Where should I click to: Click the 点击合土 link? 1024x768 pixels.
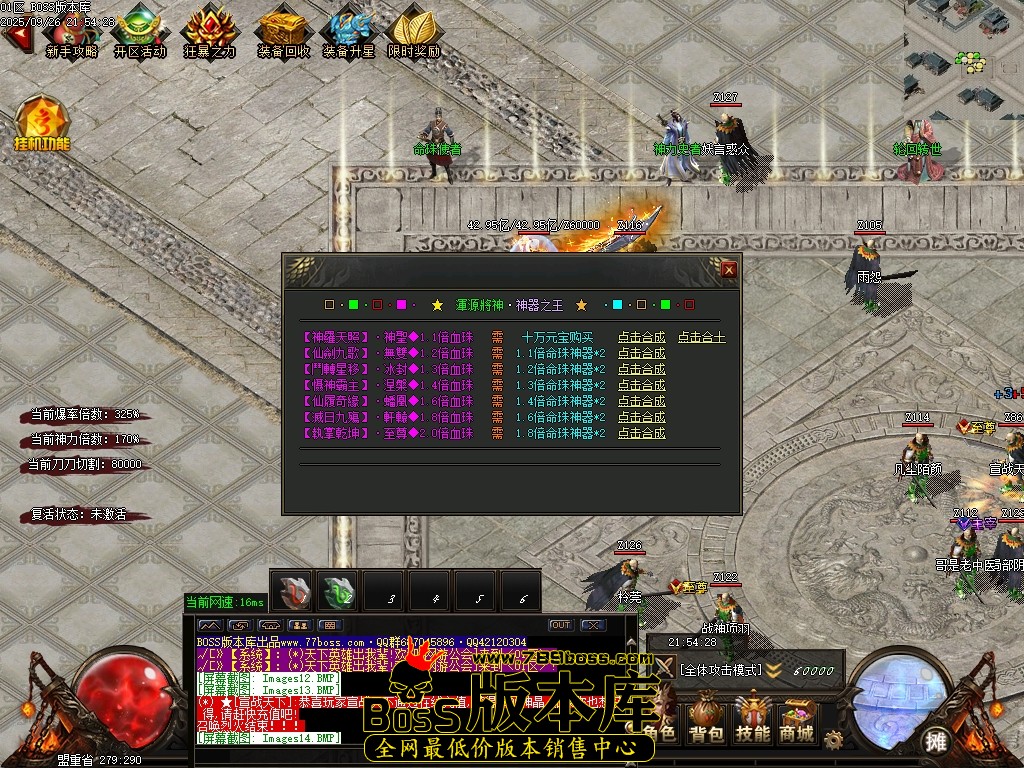tap(702, 338)
